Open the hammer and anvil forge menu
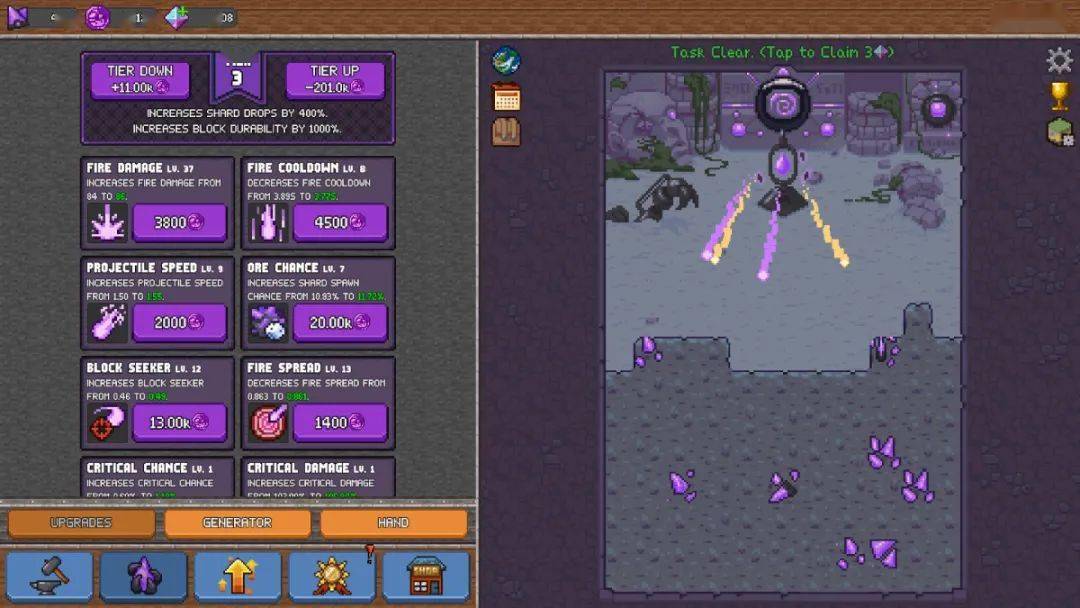This screenshot has width=1080, height=608. pos(49,576)
